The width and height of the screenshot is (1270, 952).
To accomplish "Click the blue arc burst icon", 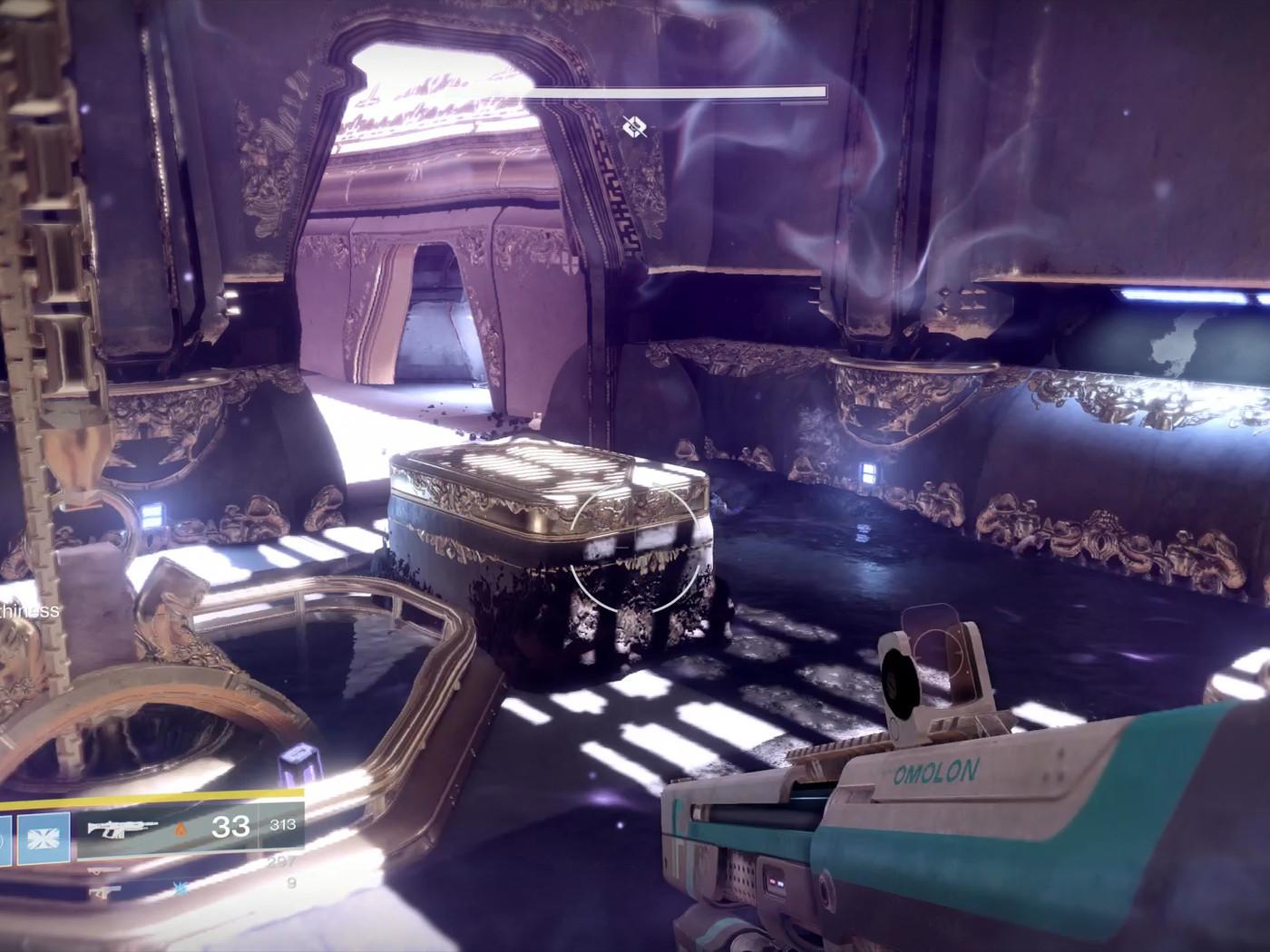I will 181,889.
